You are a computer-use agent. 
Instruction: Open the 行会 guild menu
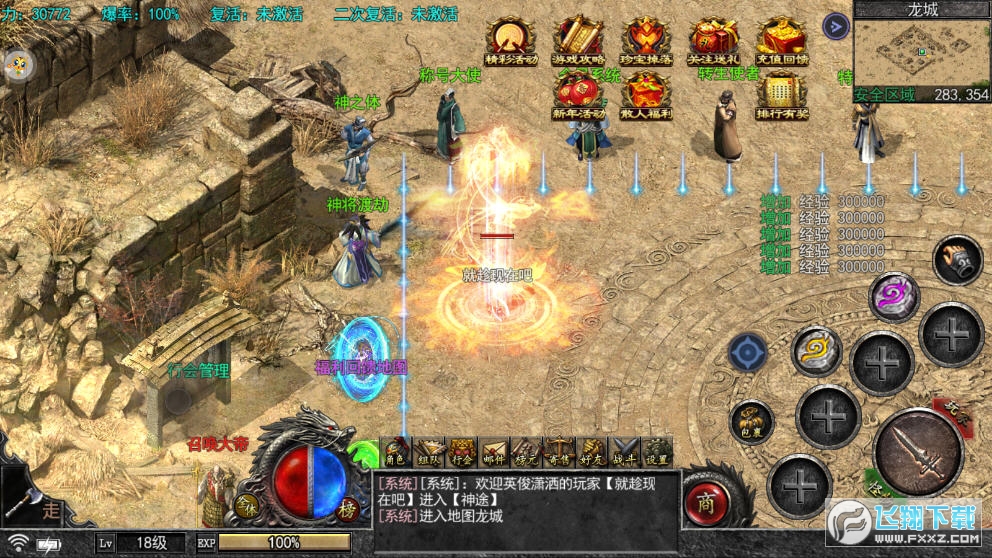(x=462, y=452)
